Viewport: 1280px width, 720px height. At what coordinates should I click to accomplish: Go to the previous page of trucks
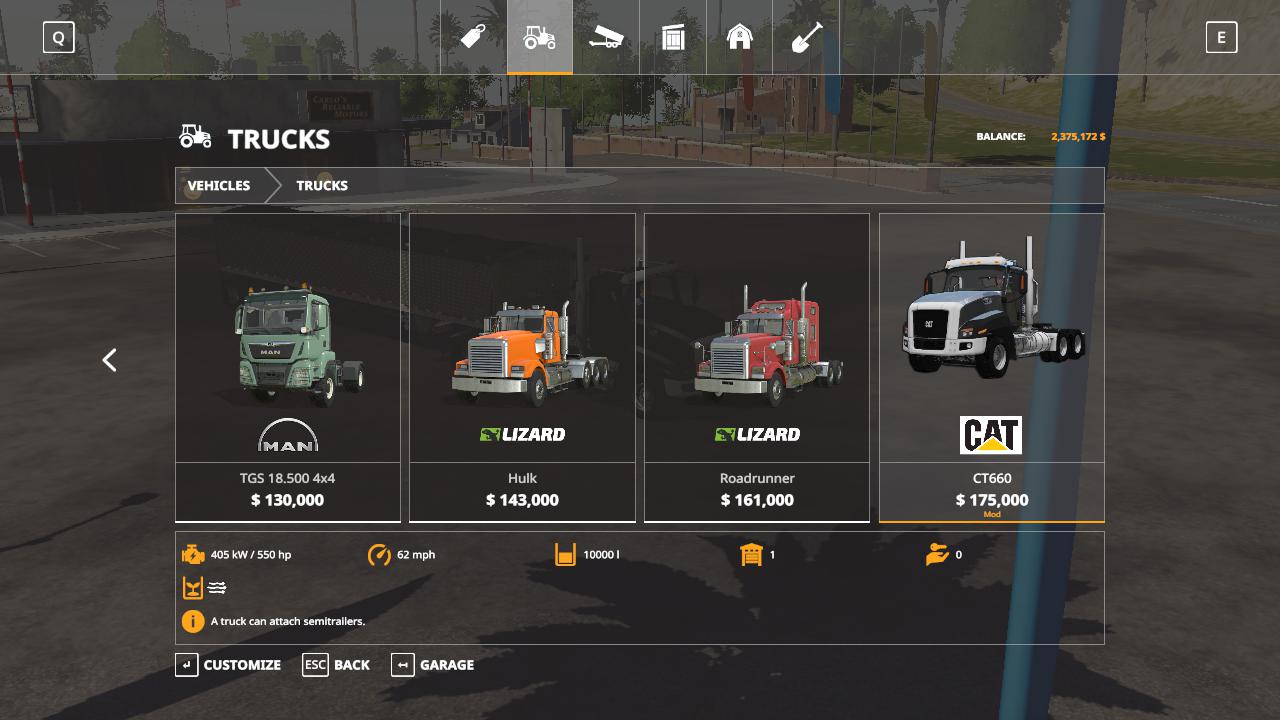[110, 360]
